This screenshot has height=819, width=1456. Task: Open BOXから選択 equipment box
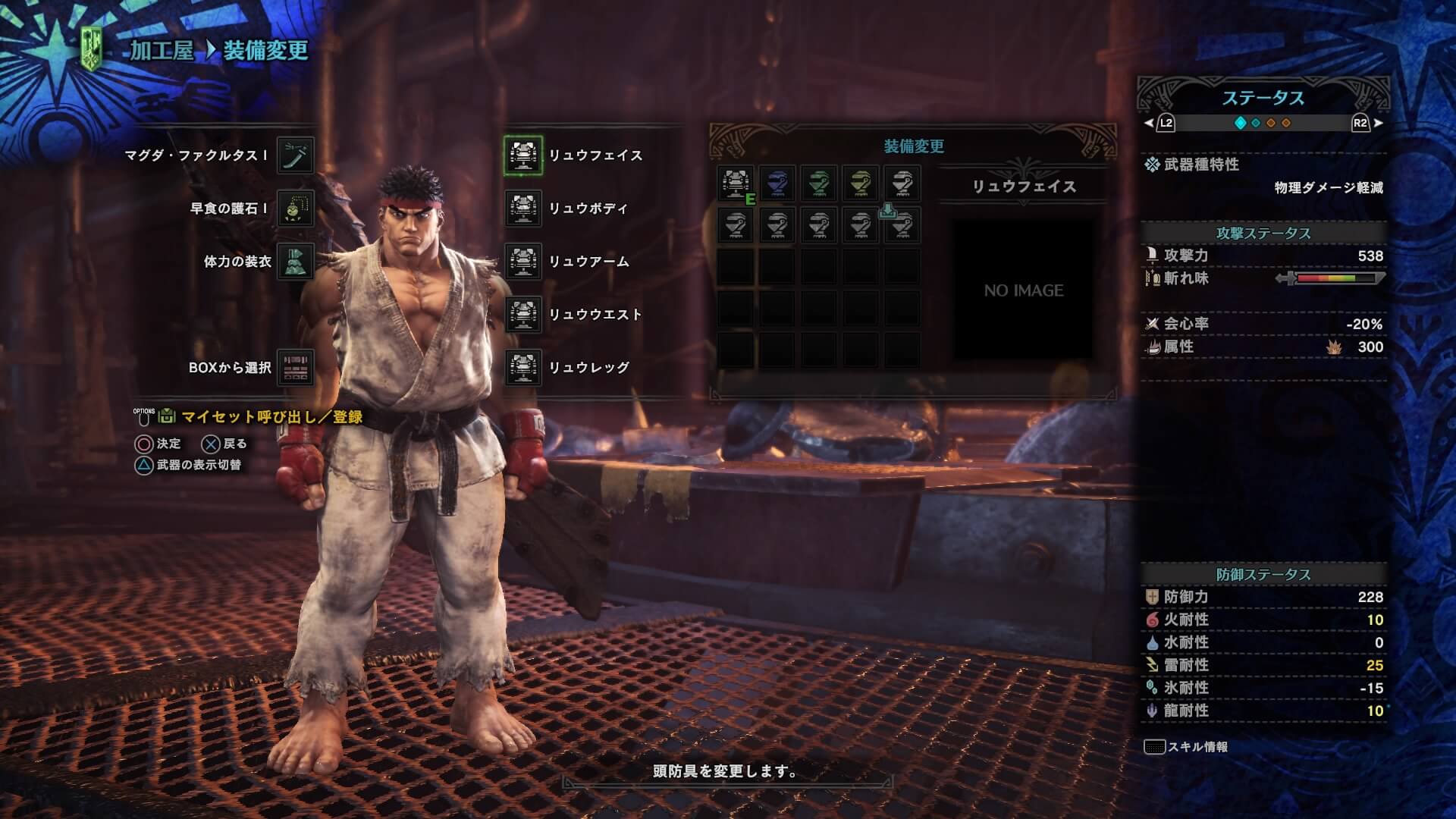295,368
